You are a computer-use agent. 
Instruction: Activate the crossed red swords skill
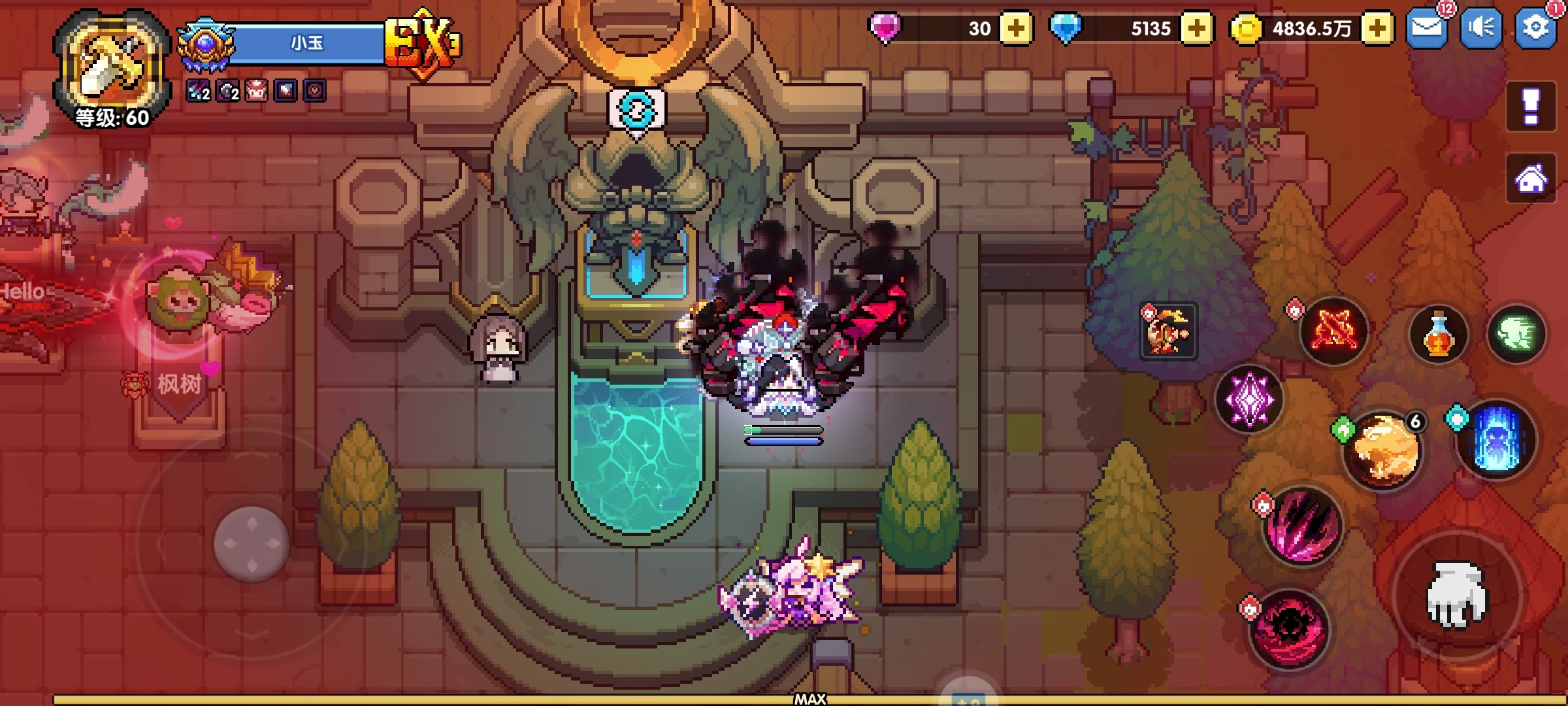(1333, 331)
